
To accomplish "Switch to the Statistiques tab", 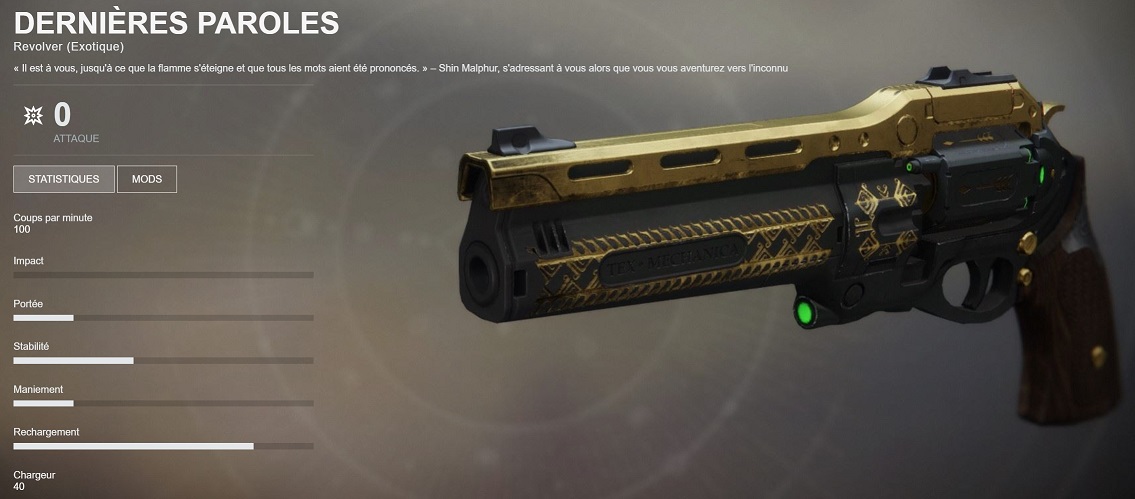I will tap(64, 179).
